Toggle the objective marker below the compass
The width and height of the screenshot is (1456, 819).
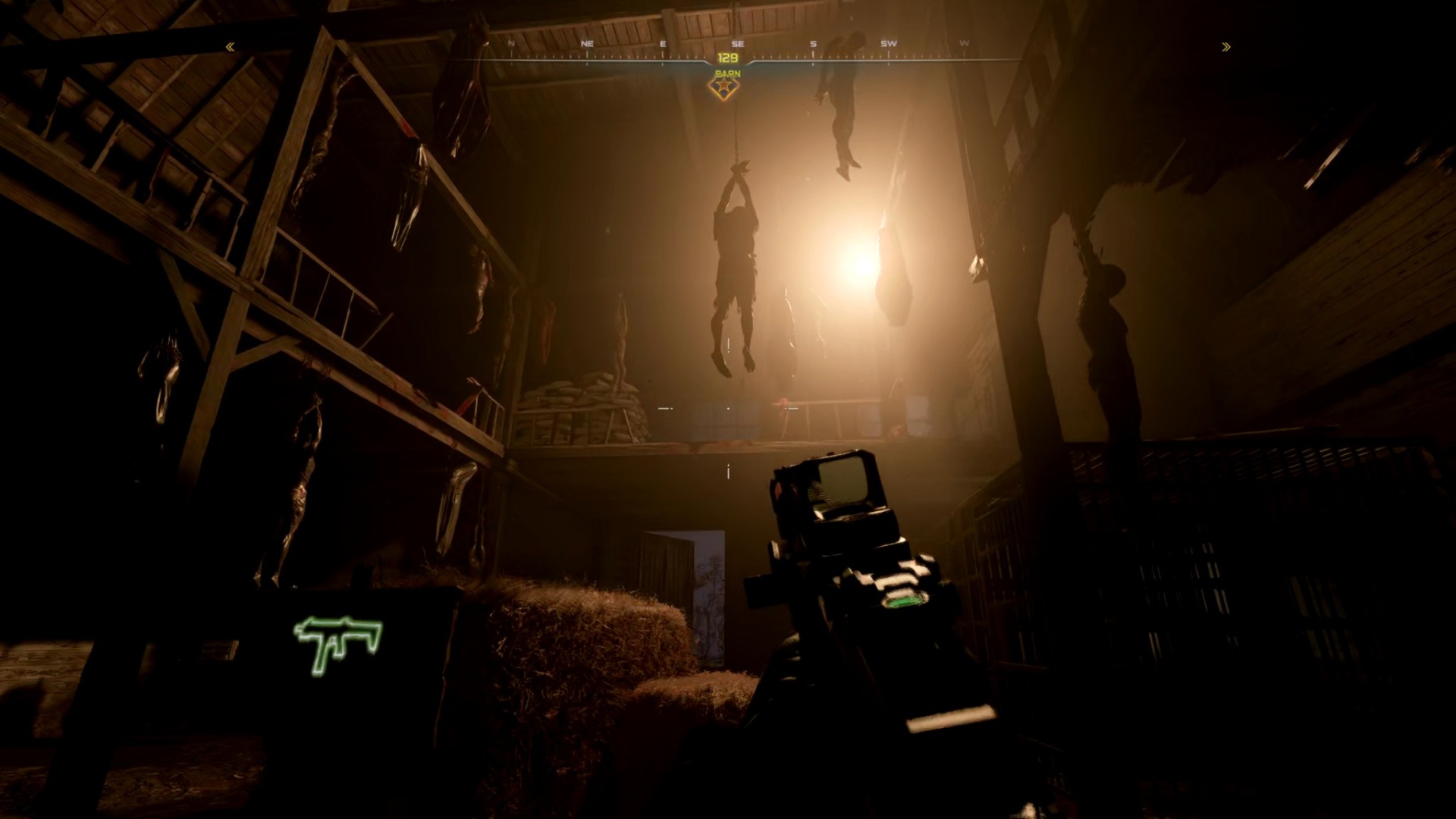pyautogui.click(x=724, y=88)
